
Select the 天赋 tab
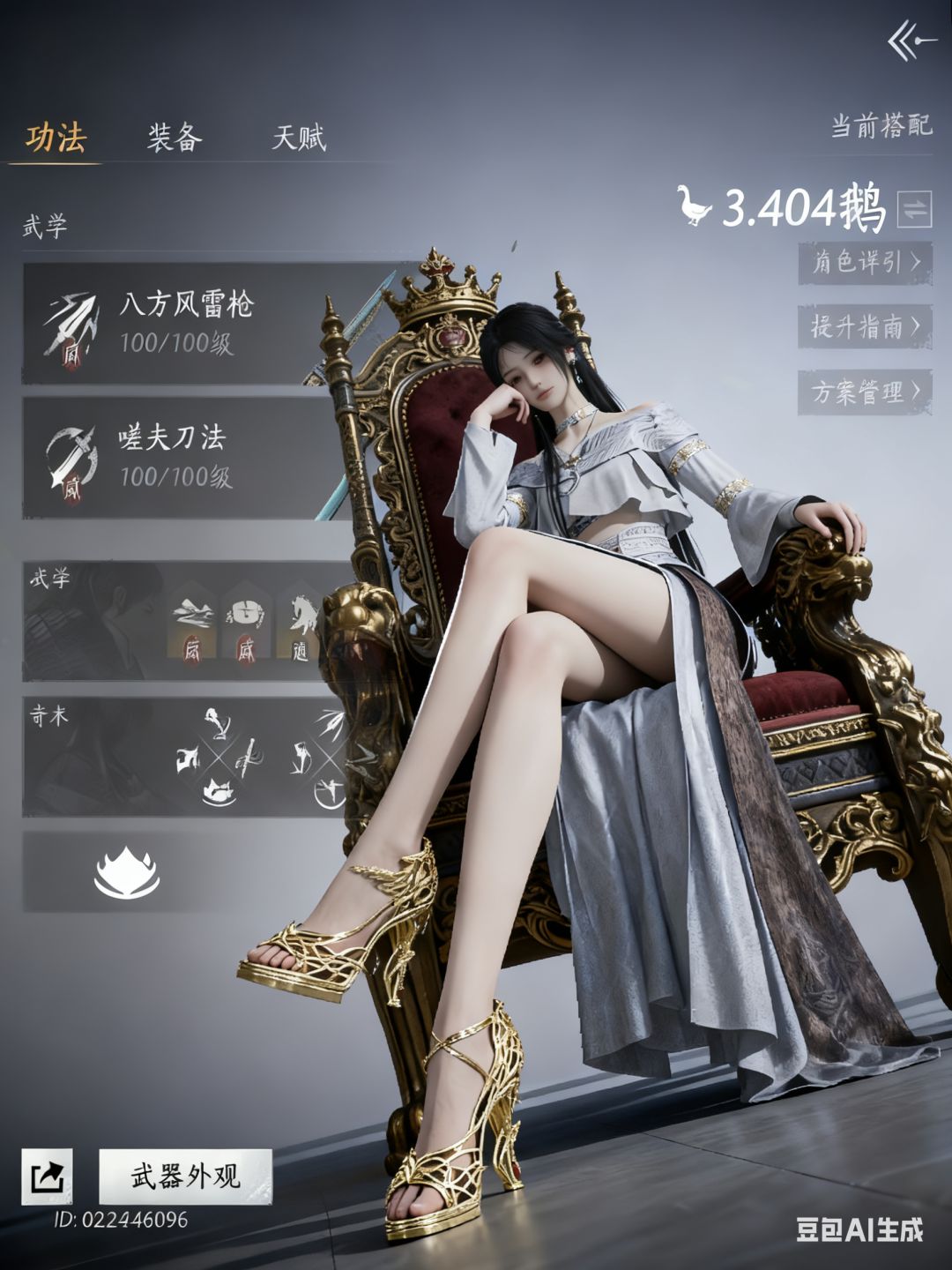pos(299,138)
